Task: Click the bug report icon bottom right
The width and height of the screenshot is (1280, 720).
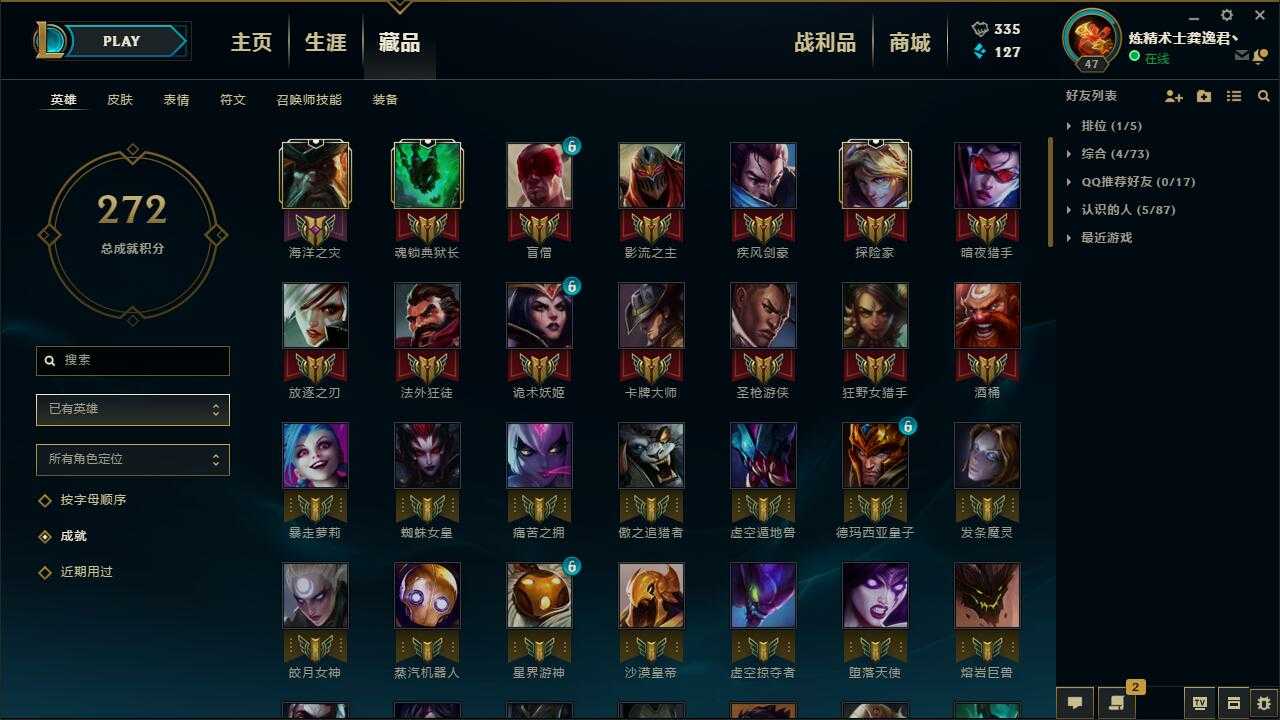Action: [x=1260, y=702]
